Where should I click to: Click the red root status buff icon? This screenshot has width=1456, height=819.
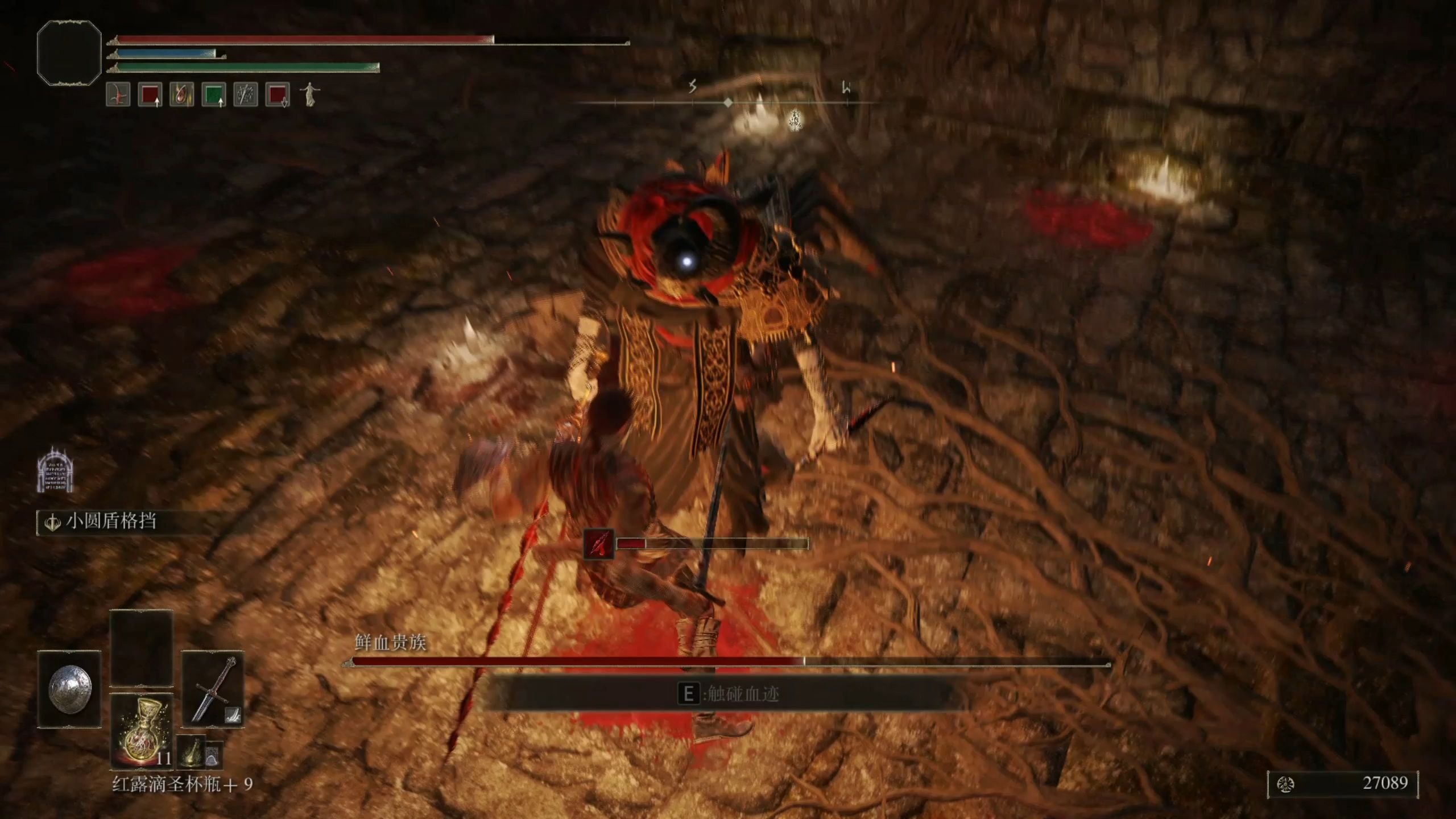pyautogui.click(x=118, y=94)
